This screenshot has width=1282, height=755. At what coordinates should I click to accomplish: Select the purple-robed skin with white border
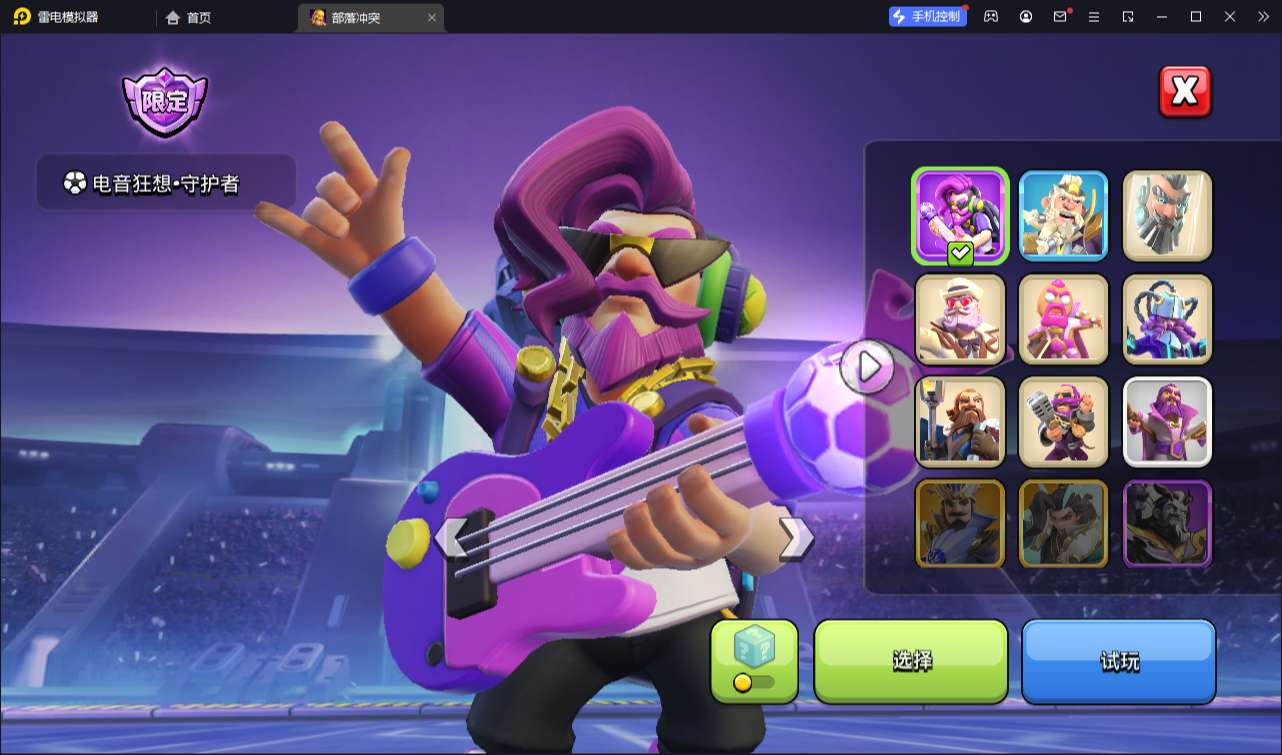(x=1167, y=421)
